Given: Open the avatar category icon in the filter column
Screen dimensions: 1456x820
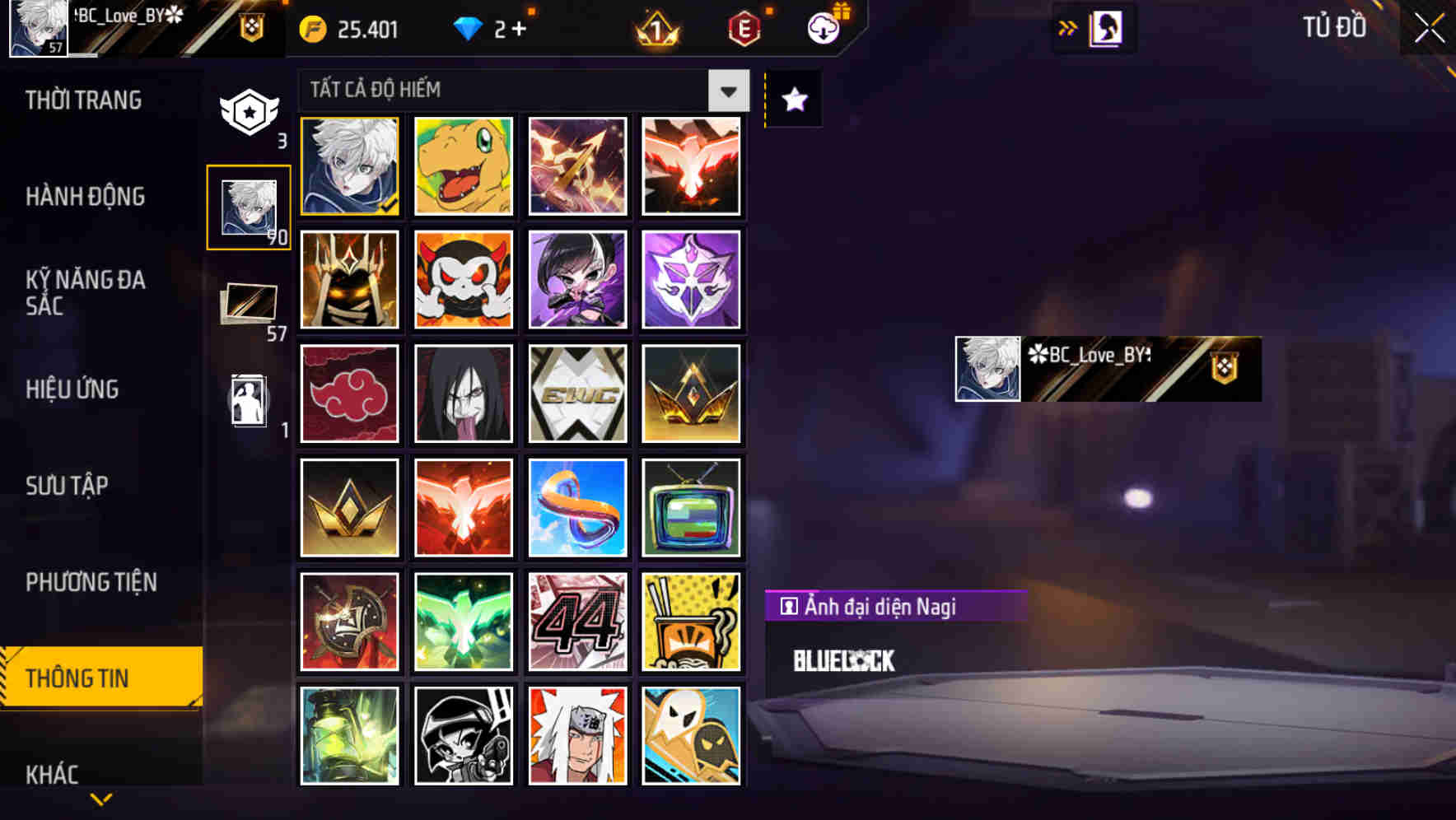Looking at the screenshot, I should point(250,206).
